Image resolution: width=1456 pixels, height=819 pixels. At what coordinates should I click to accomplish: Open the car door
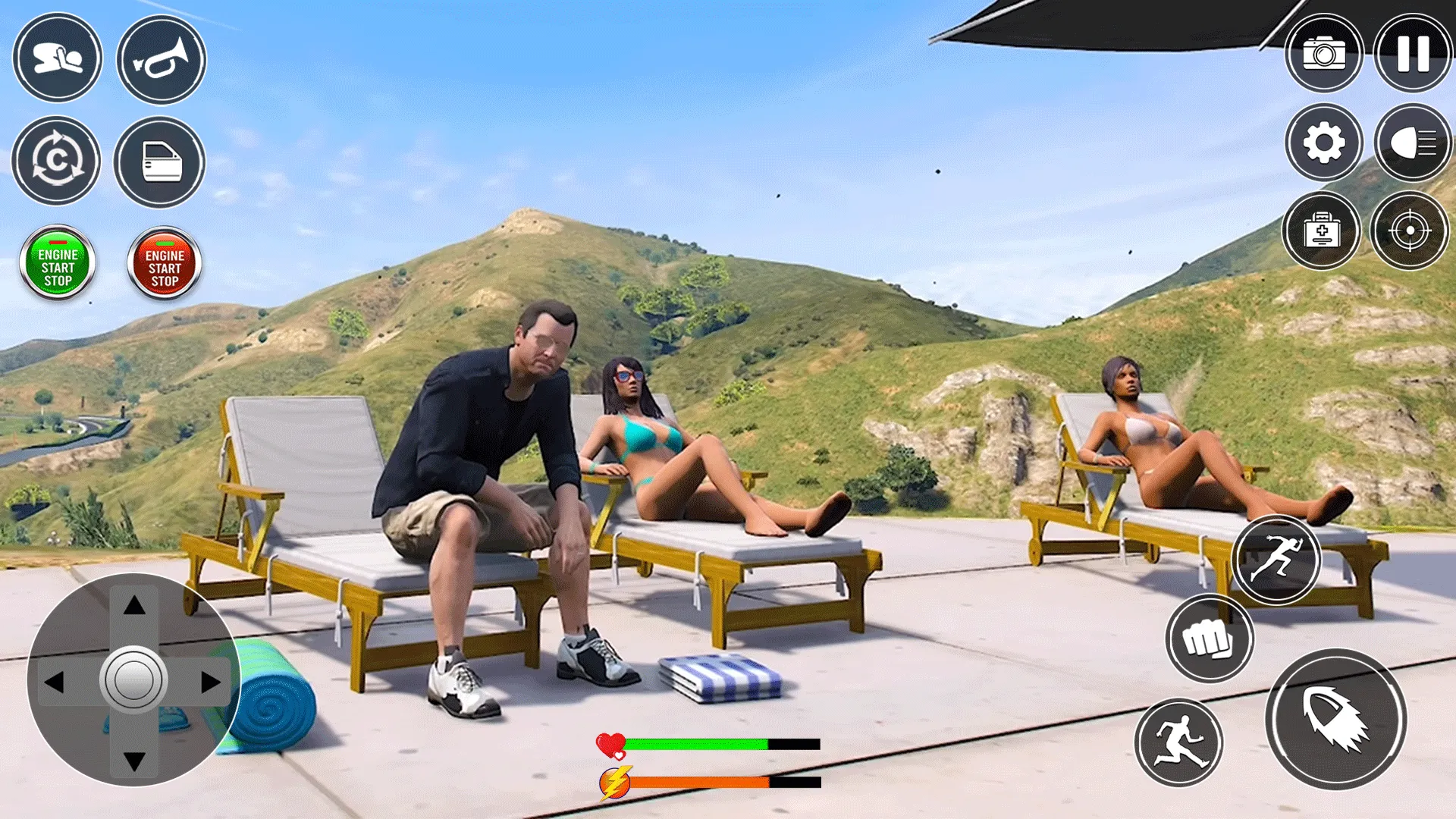click(162, 162)
